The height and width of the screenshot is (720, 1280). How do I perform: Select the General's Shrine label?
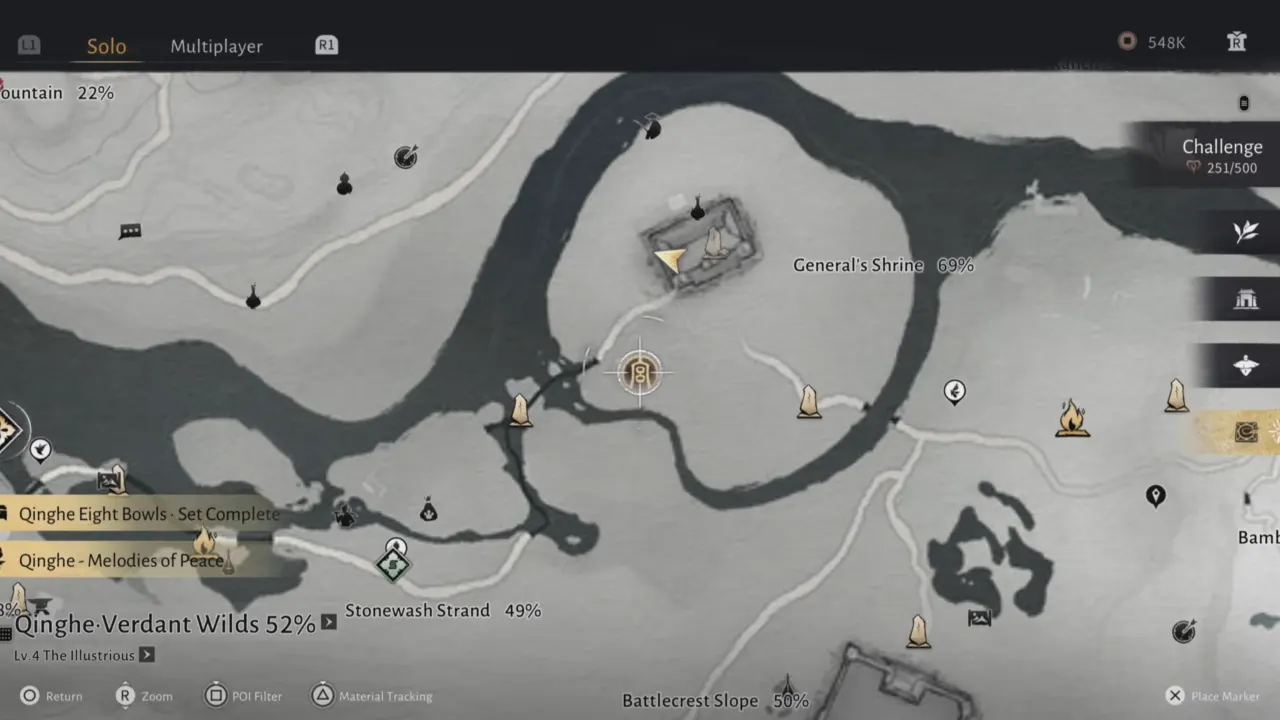point(857,265)
